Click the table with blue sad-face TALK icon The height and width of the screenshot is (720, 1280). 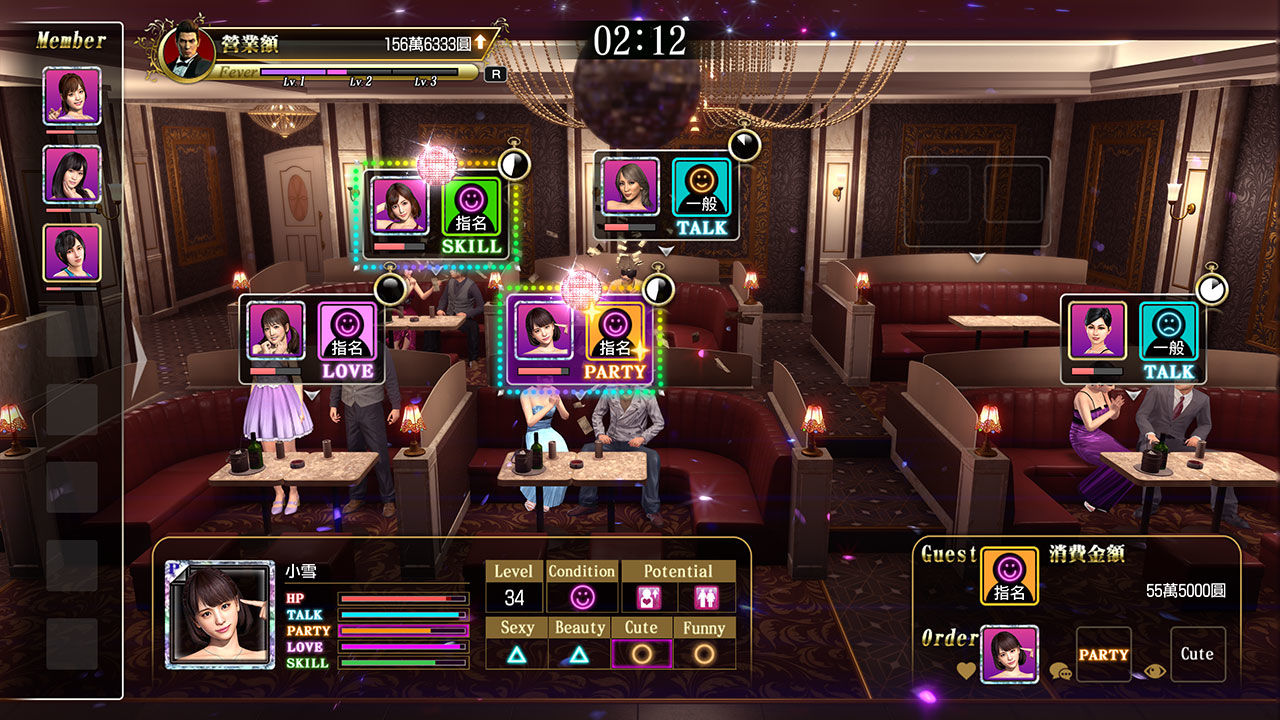click(1169, 341)
